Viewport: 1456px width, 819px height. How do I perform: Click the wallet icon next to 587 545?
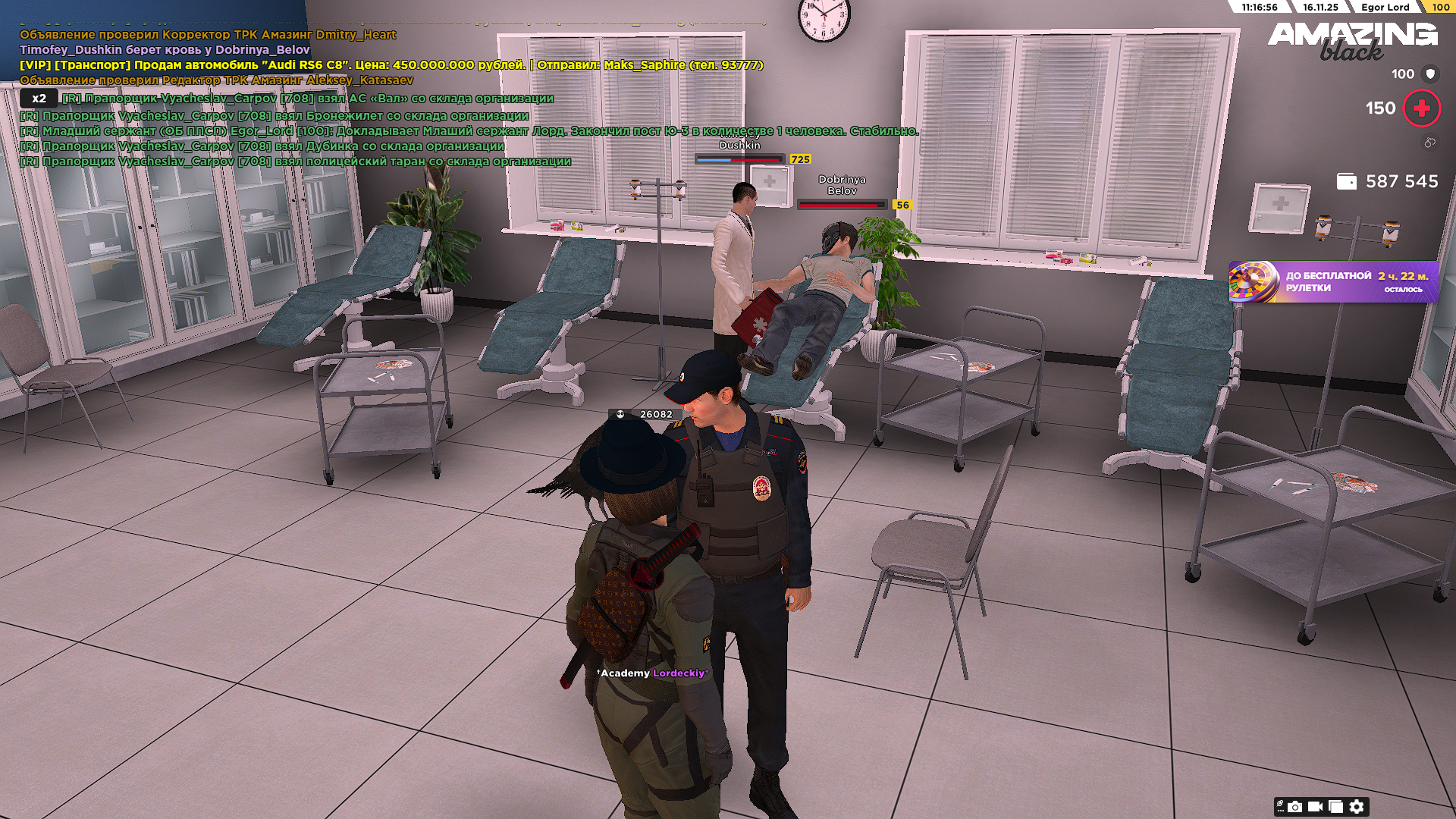(x=1346, y=182)
